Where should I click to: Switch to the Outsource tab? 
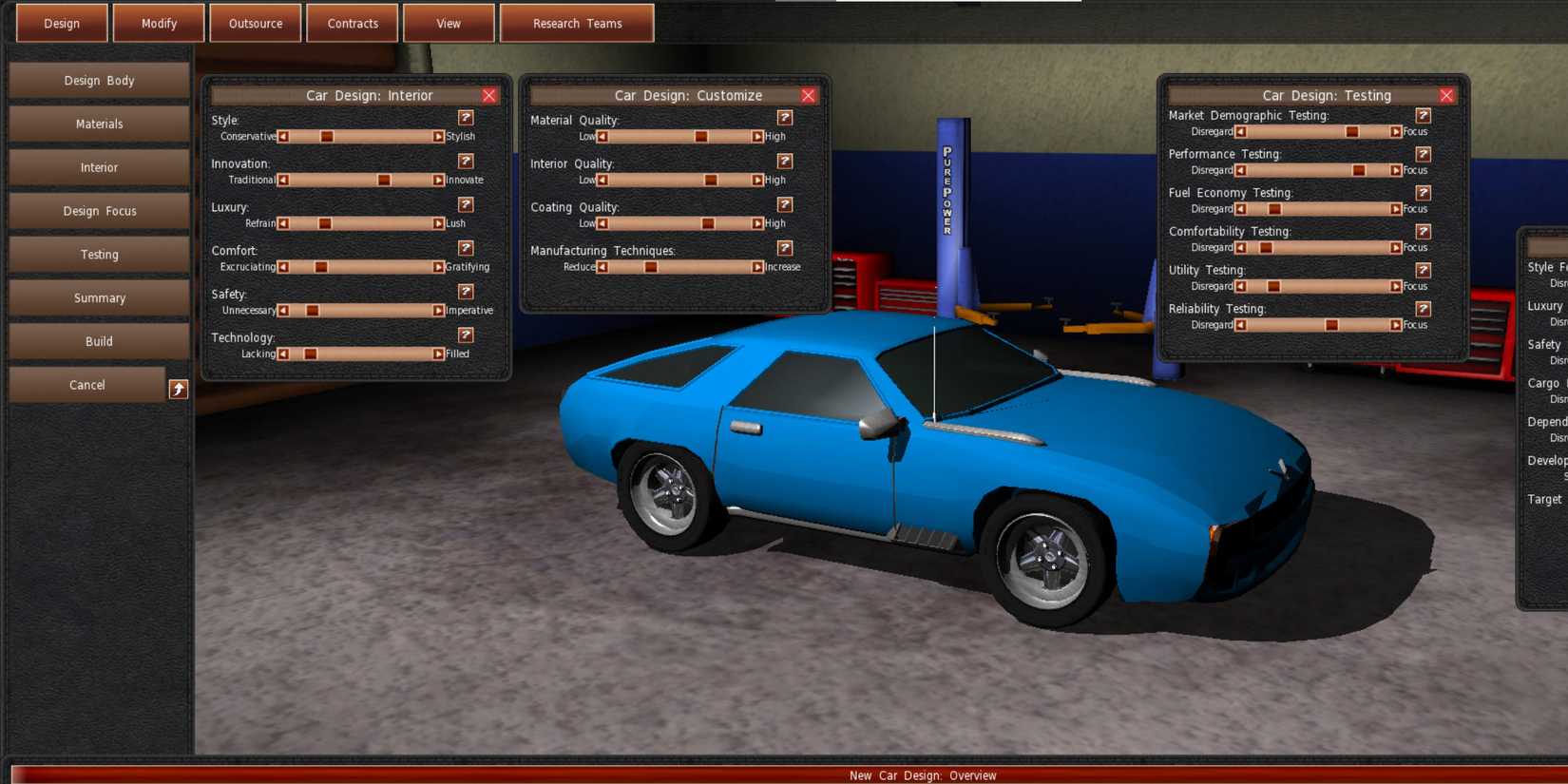(256, 23)
